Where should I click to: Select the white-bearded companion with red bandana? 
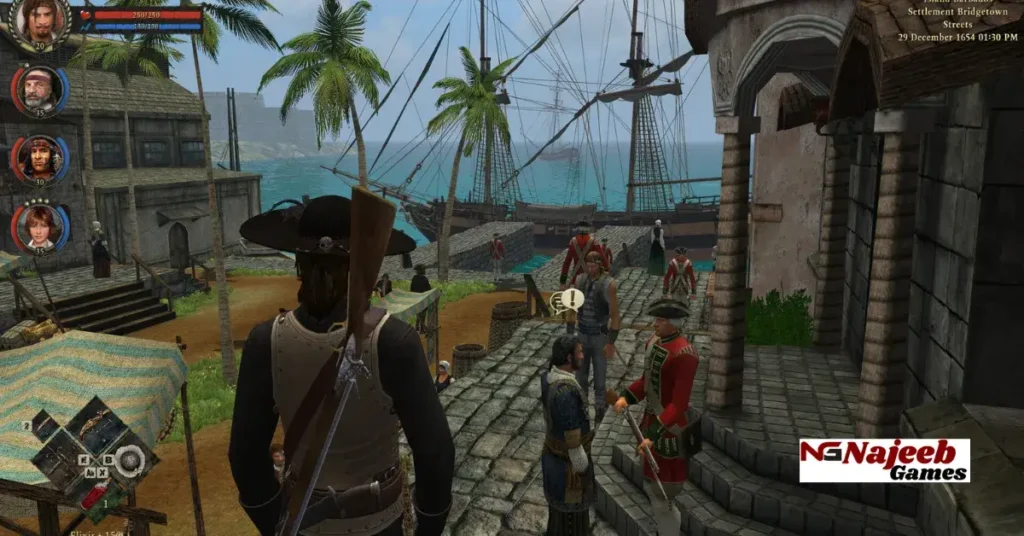coord(39,90)
